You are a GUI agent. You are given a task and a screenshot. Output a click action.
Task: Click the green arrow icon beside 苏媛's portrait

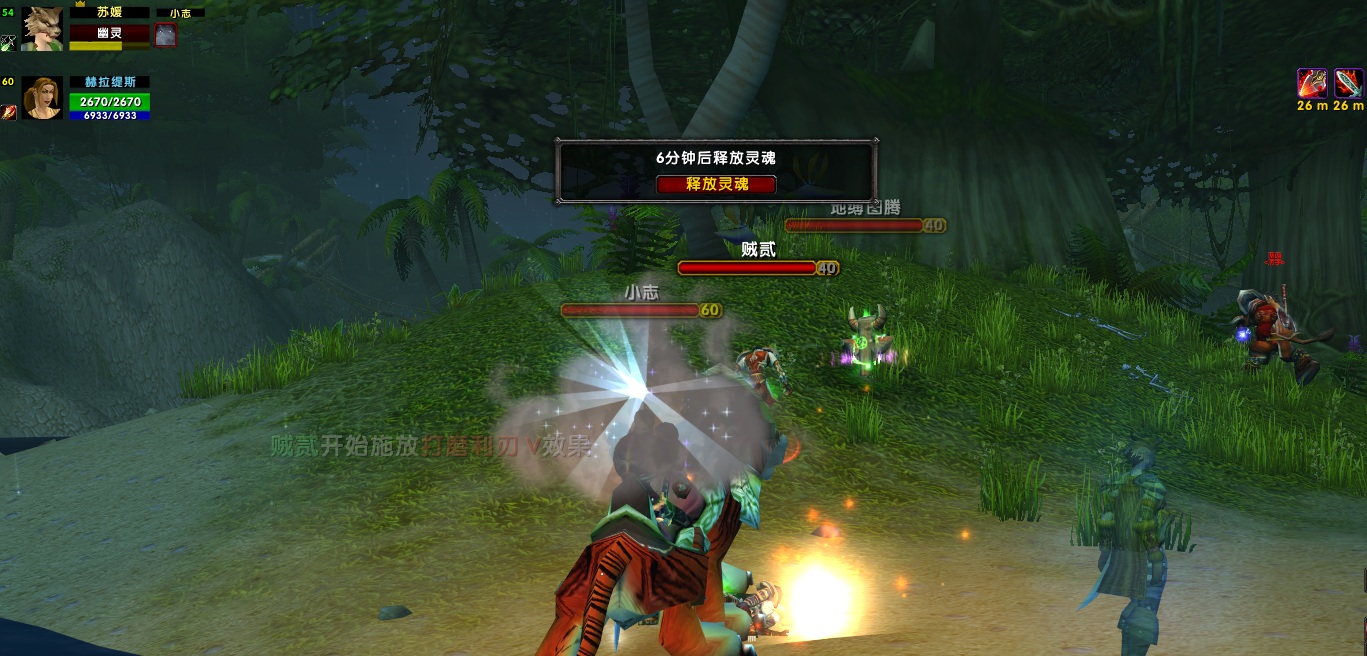tap(8, 42)
